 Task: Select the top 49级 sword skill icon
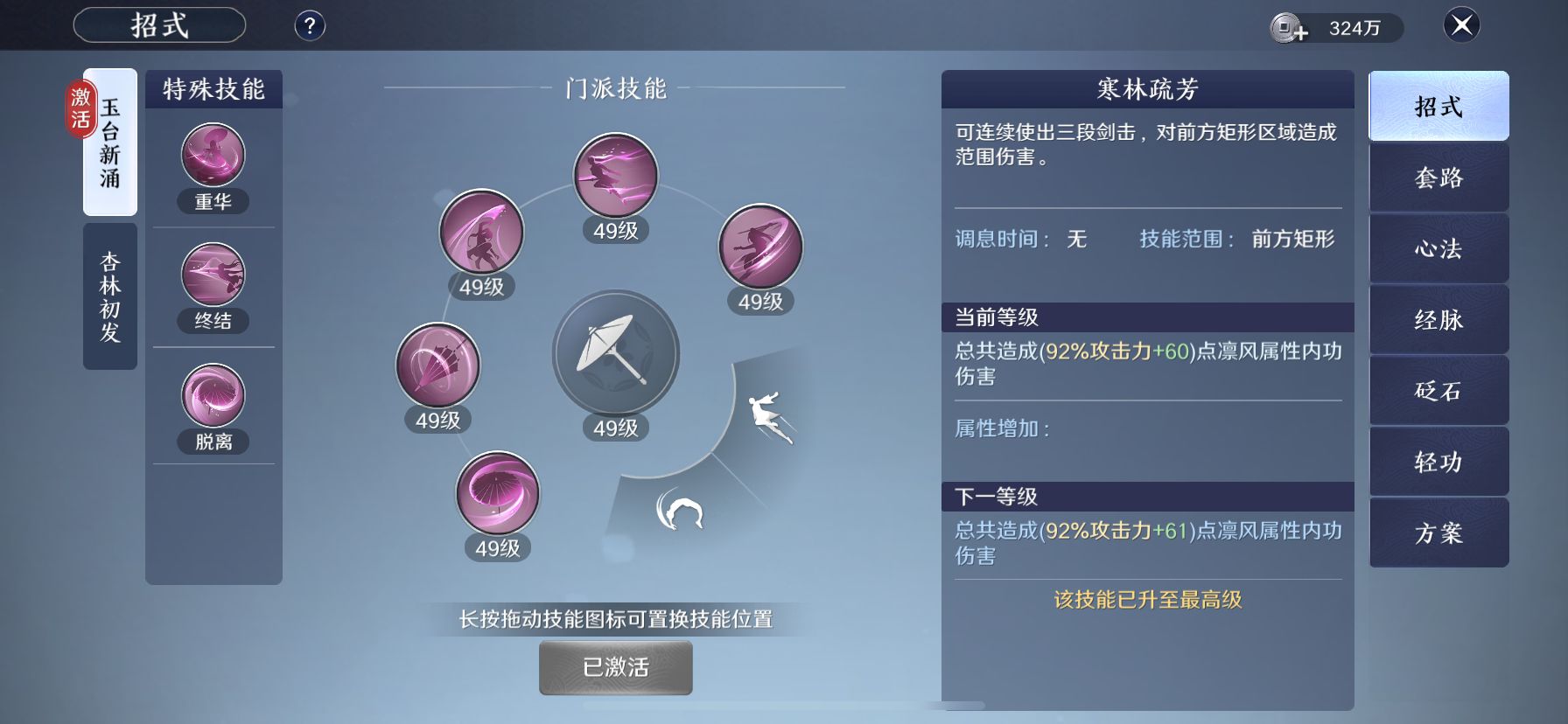click(615, 175)
